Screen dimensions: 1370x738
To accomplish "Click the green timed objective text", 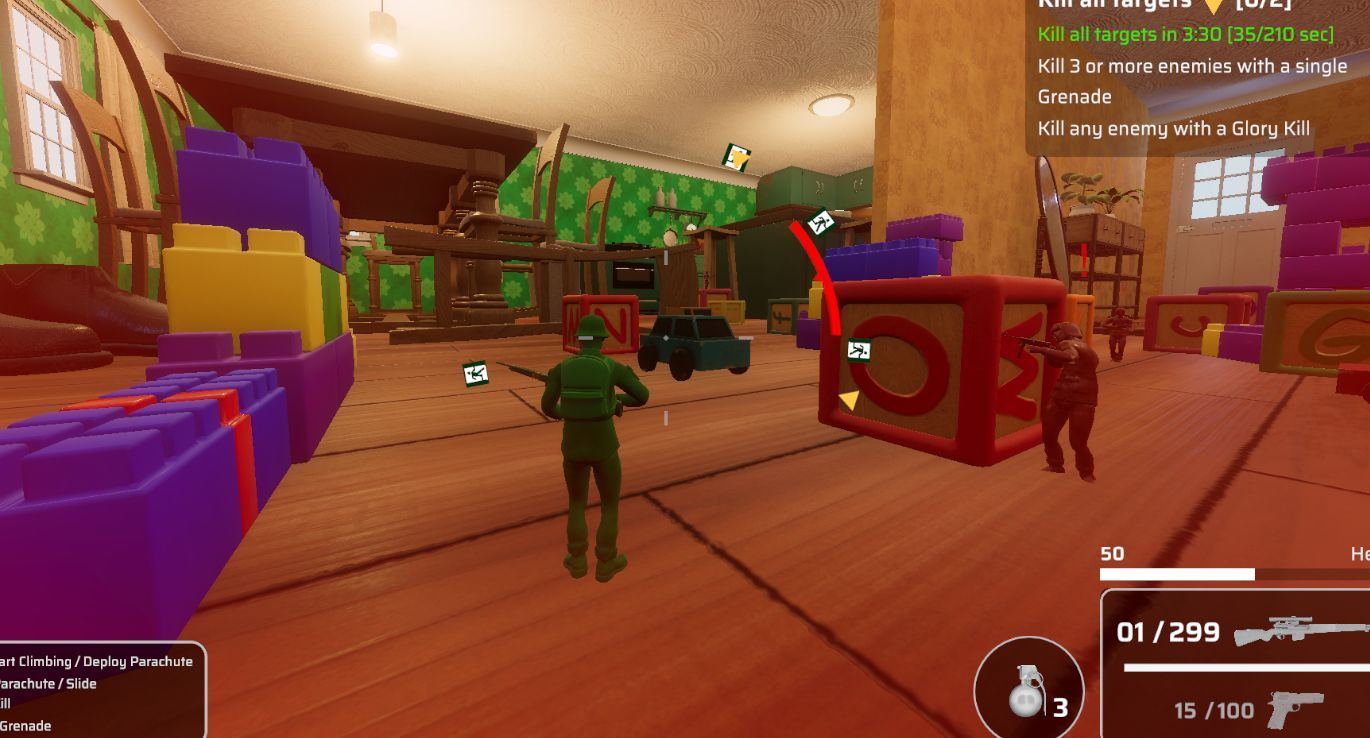I will 1185,34.
